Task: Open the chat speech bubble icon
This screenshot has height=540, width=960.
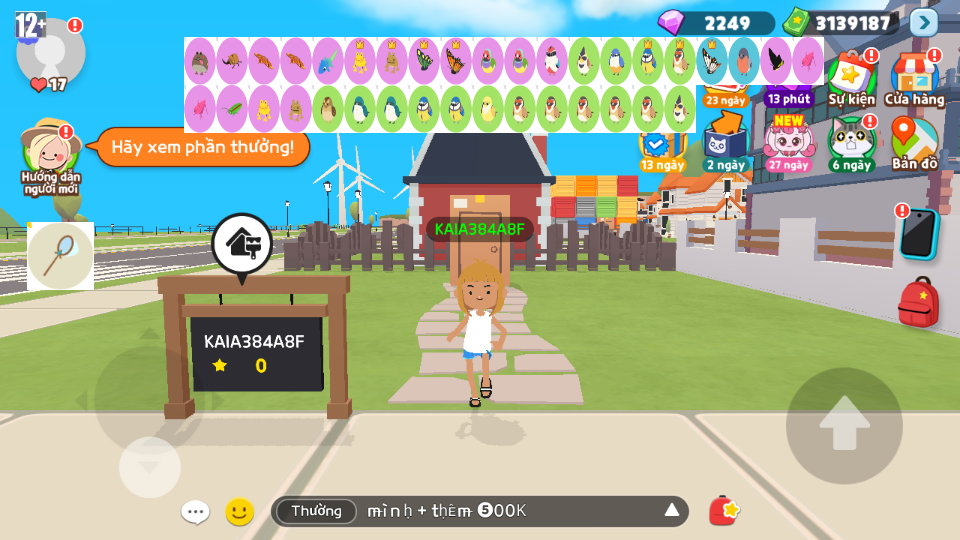Action: tap(195, 512)
